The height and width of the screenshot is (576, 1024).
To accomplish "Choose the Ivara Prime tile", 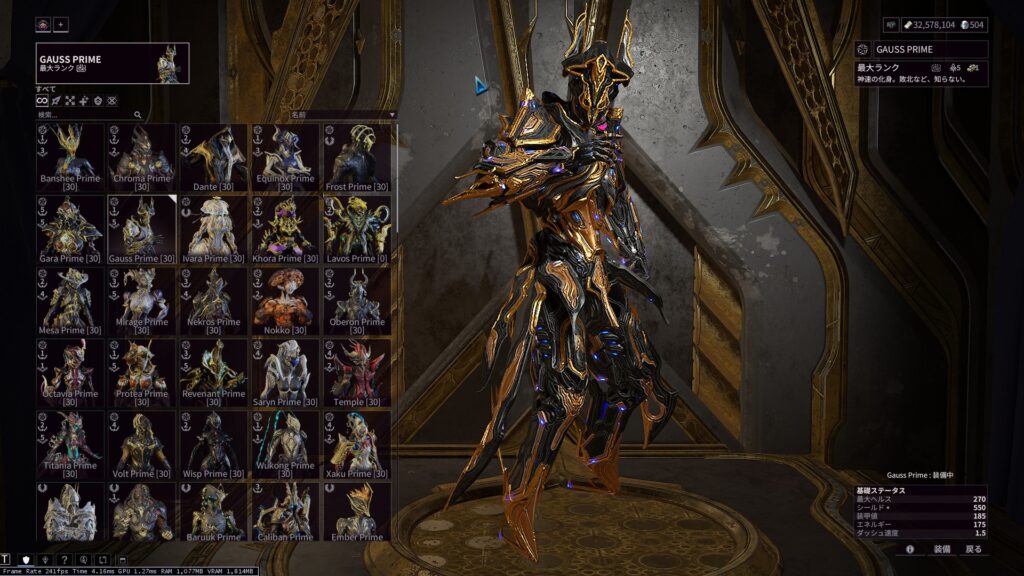I will [214, 229].
